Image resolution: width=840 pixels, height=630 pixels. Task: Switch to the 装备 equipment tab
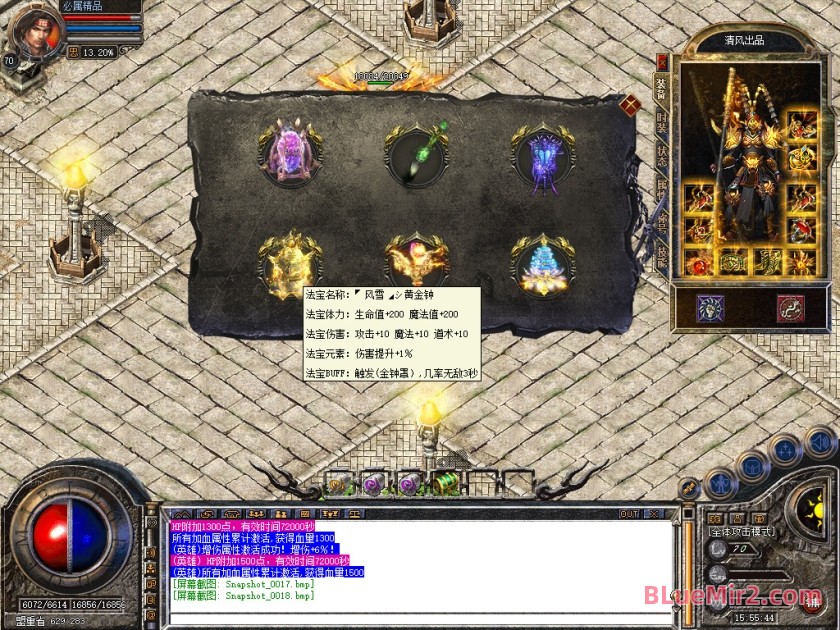[661, 86]
